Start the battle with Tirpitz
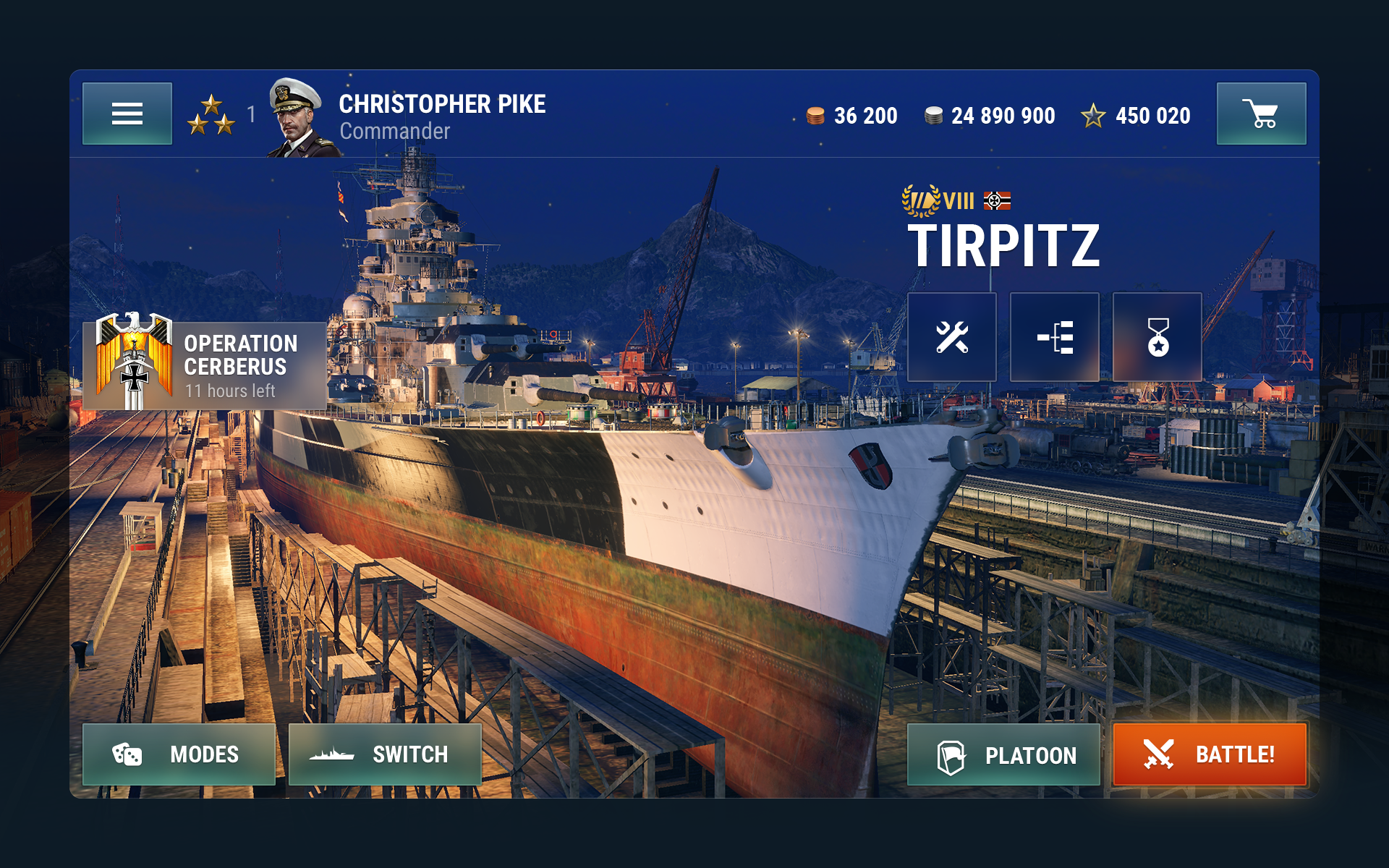This screenshot has height=868, width=1389. click(x=1209, y=754)
